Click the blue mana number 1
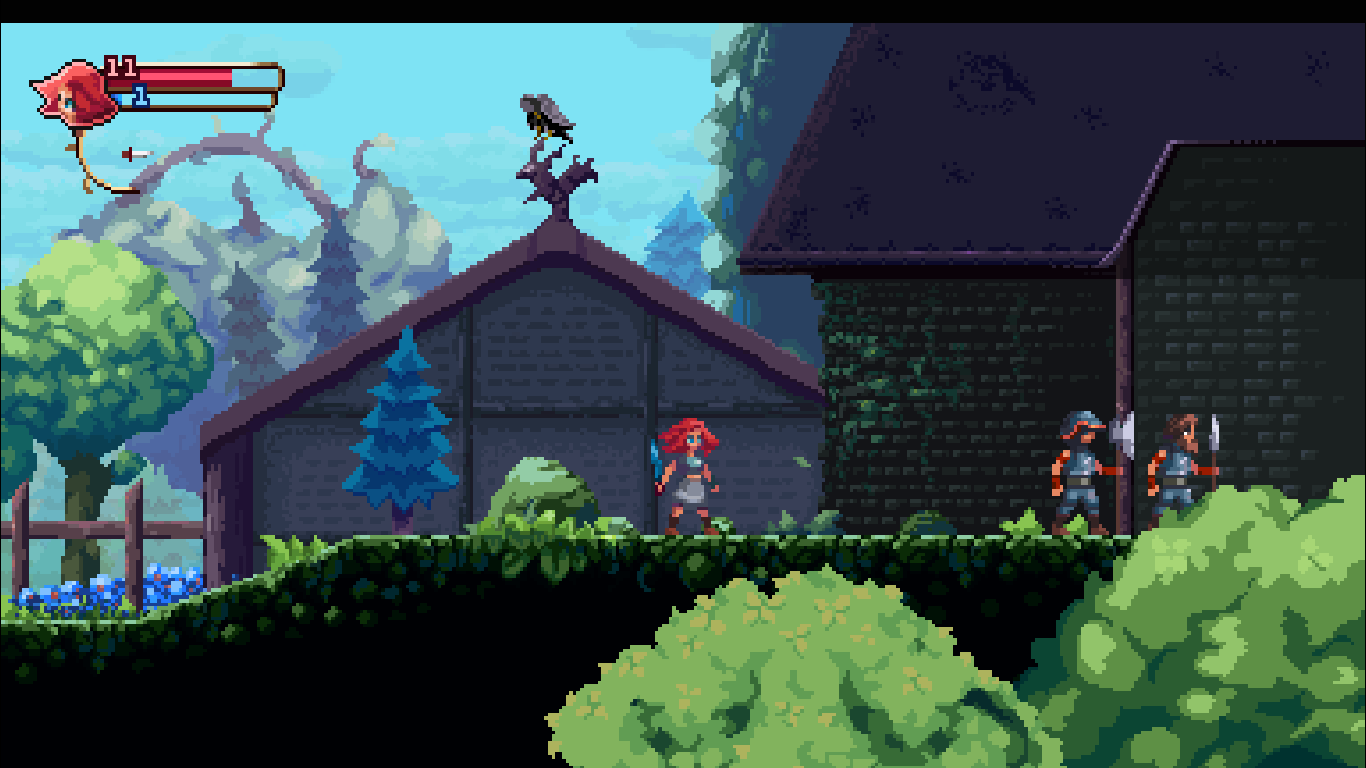Screen dimensions: 1366x768 [x=140, y=97]
